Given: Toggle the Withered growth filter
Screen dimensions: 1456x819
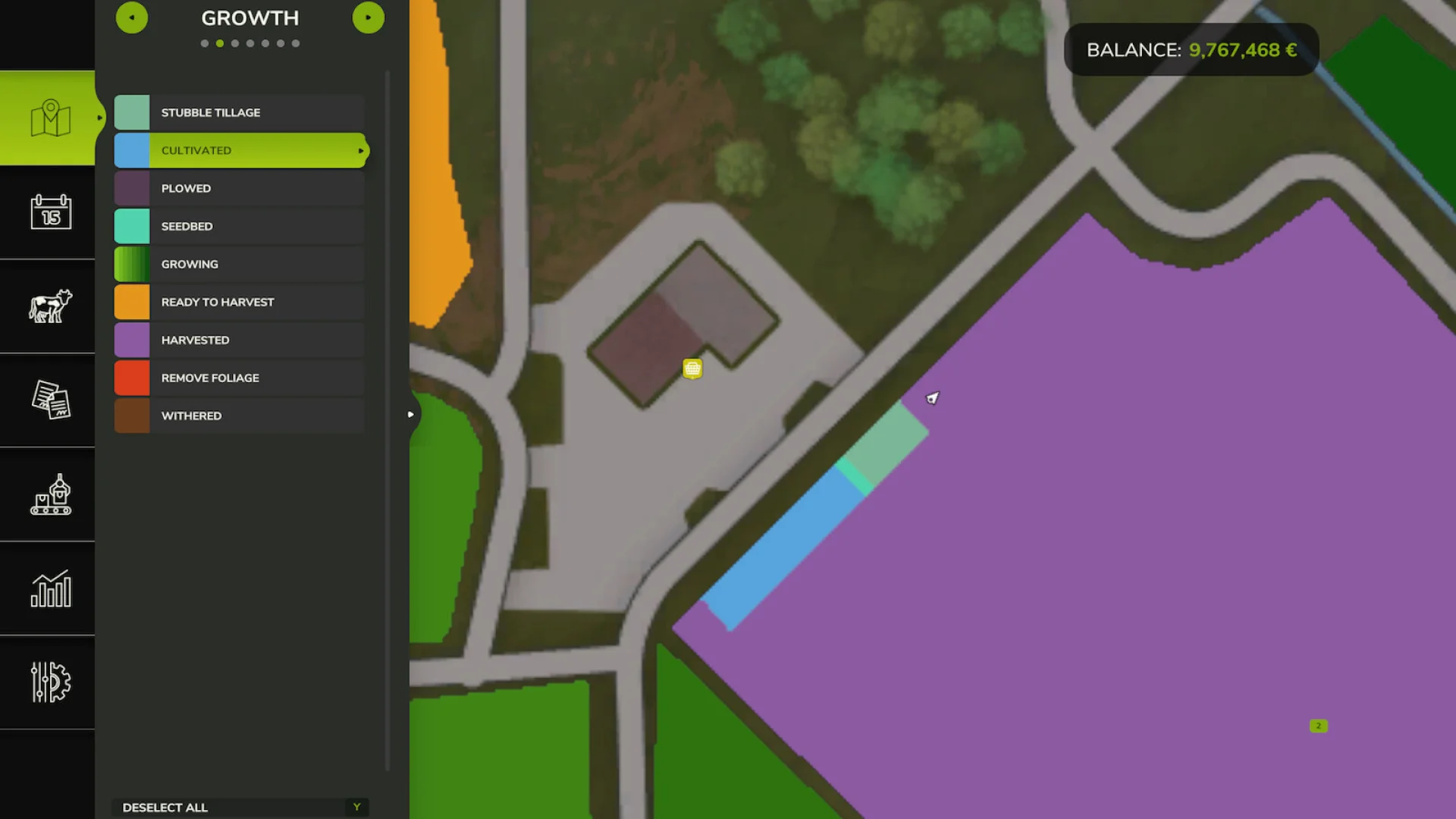Looking at the screenshot, I should (239, 416).
